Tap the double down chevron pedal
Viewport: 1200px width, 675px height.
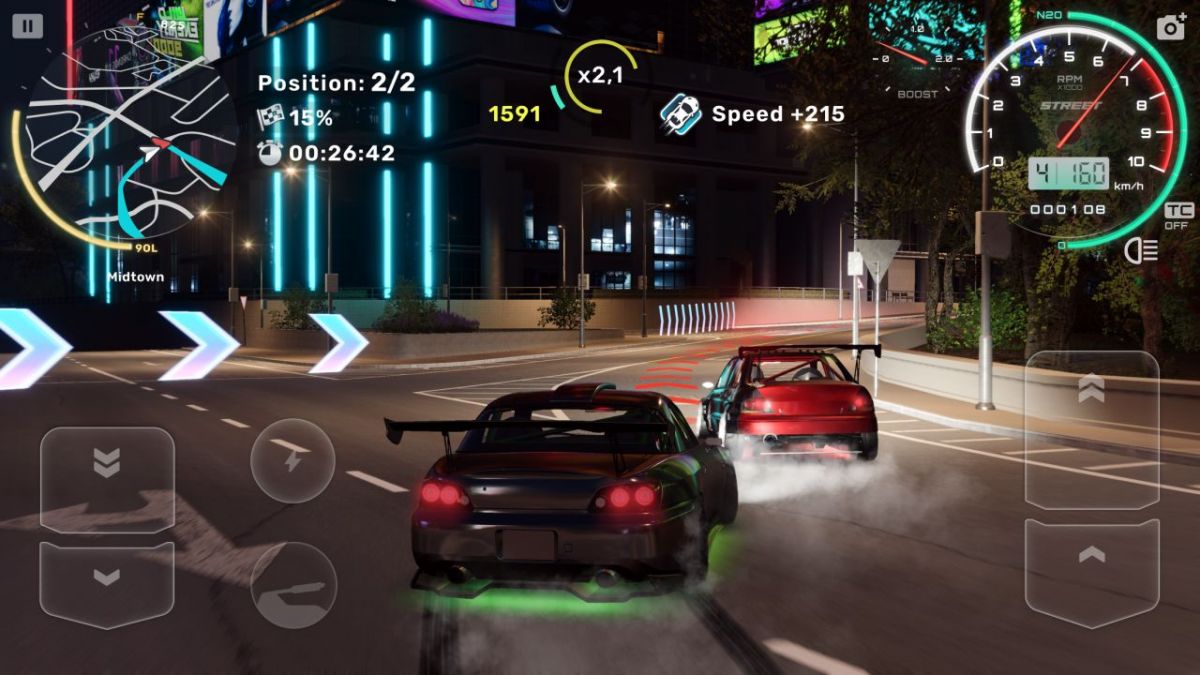click(x=107, y=478)
